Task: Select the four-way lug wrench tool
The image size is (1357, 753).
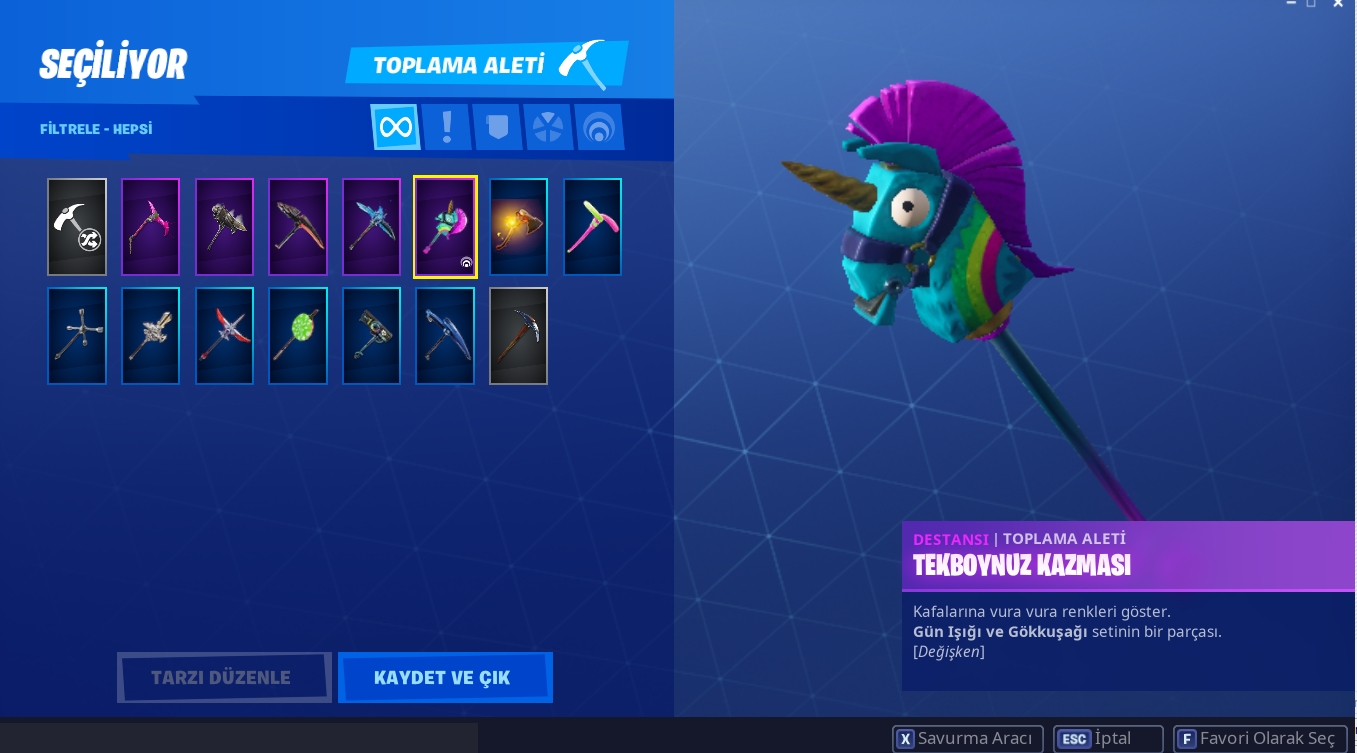Action: [x=77, y=336]
